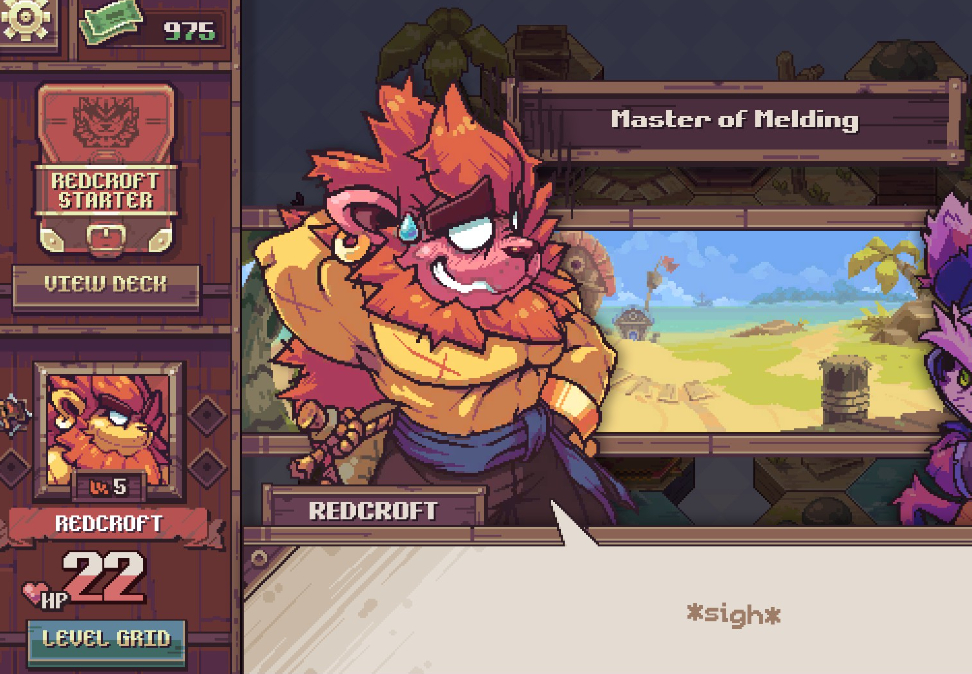The image size is (972, 674).
Task: Advance the *sigh* dialogue box
Action: click(x=732, y=614)
